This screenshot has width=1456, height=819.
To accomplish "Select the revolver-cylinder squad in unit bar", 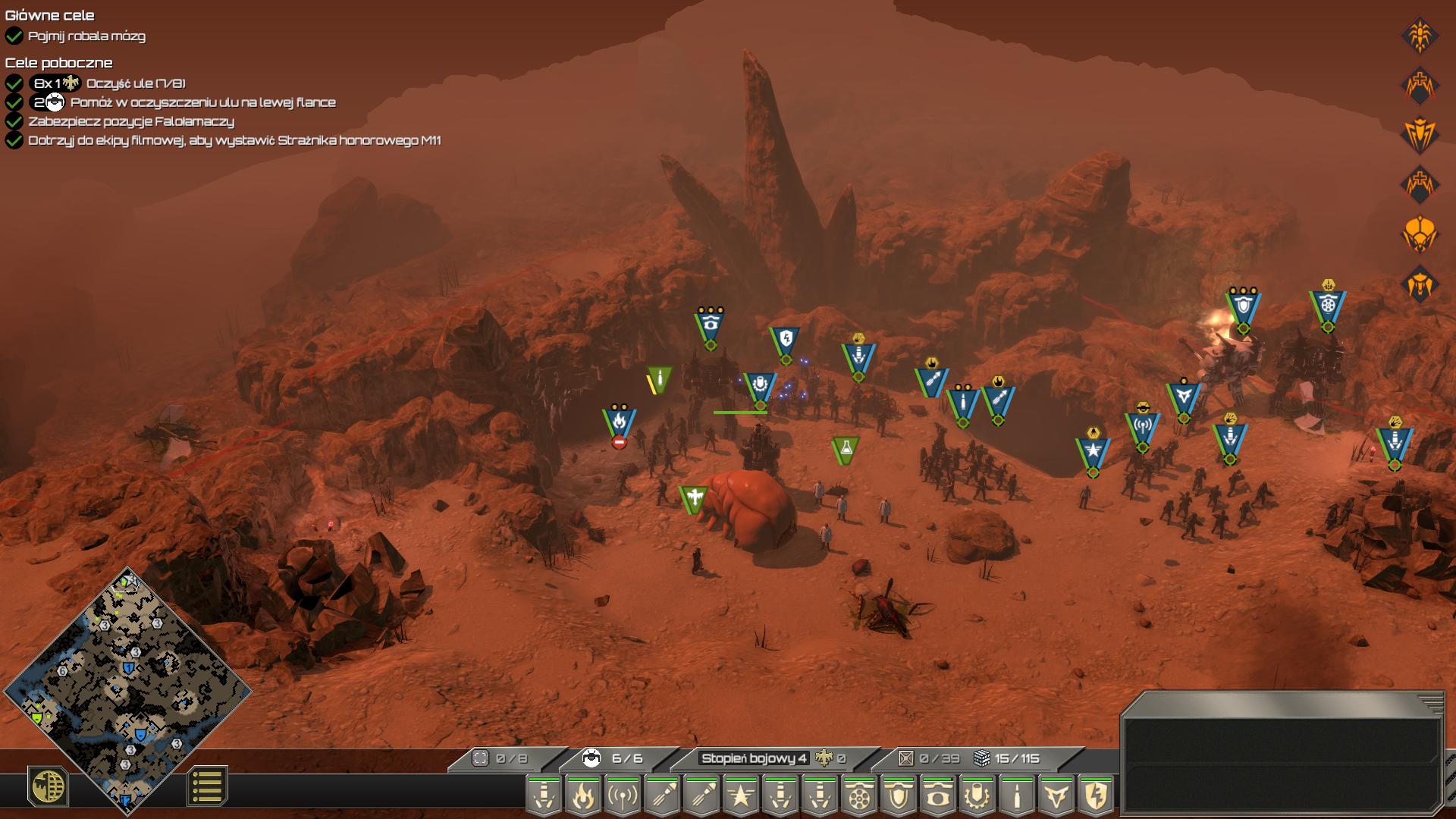I will pyautogui.click(x=859, y=796).
